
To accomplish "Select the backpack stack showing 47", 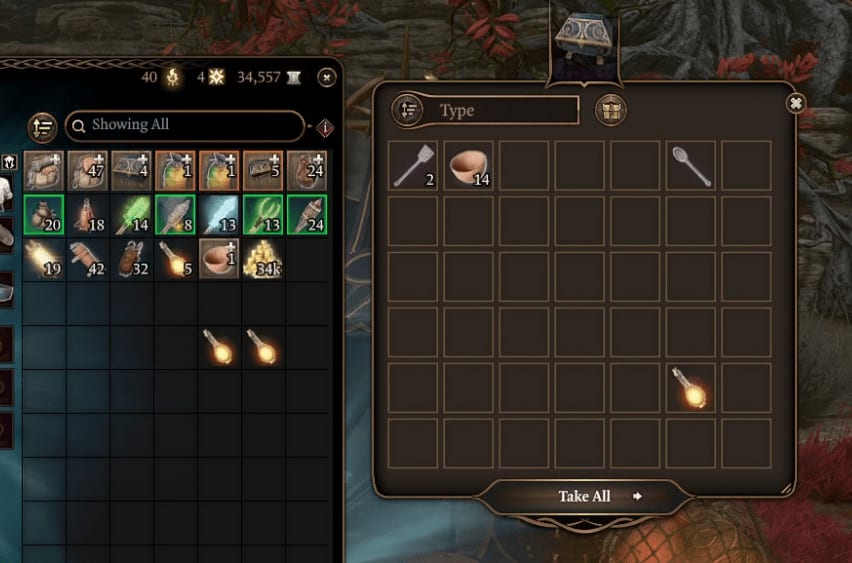I will click(x=87, y=170).
